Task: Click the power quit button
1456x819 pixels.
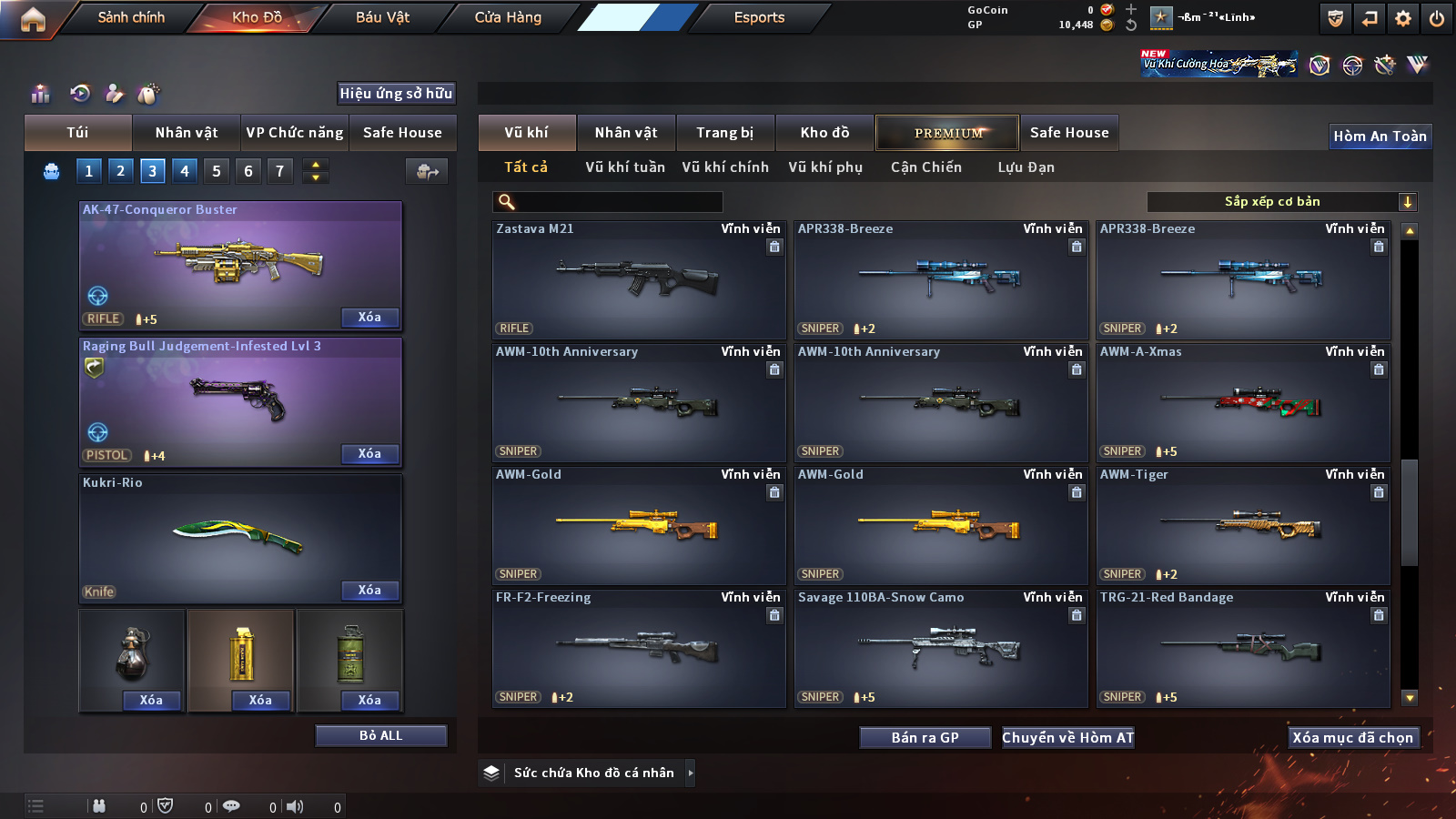Action: coord(1437,18)
